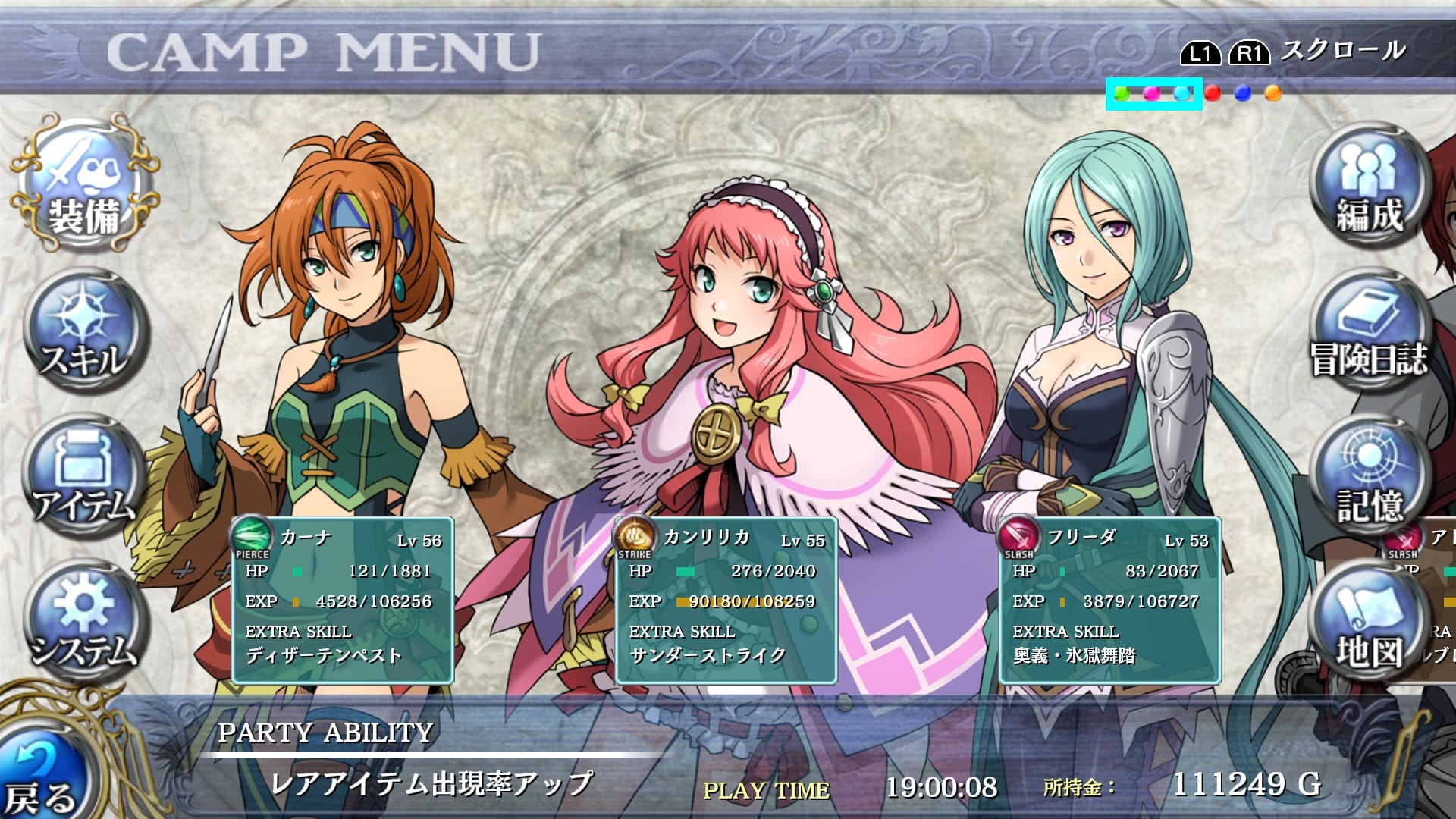Go back with the 戻る button
Image resolution: width=1456 pixels, height=819 pixels.
point(42,781)
